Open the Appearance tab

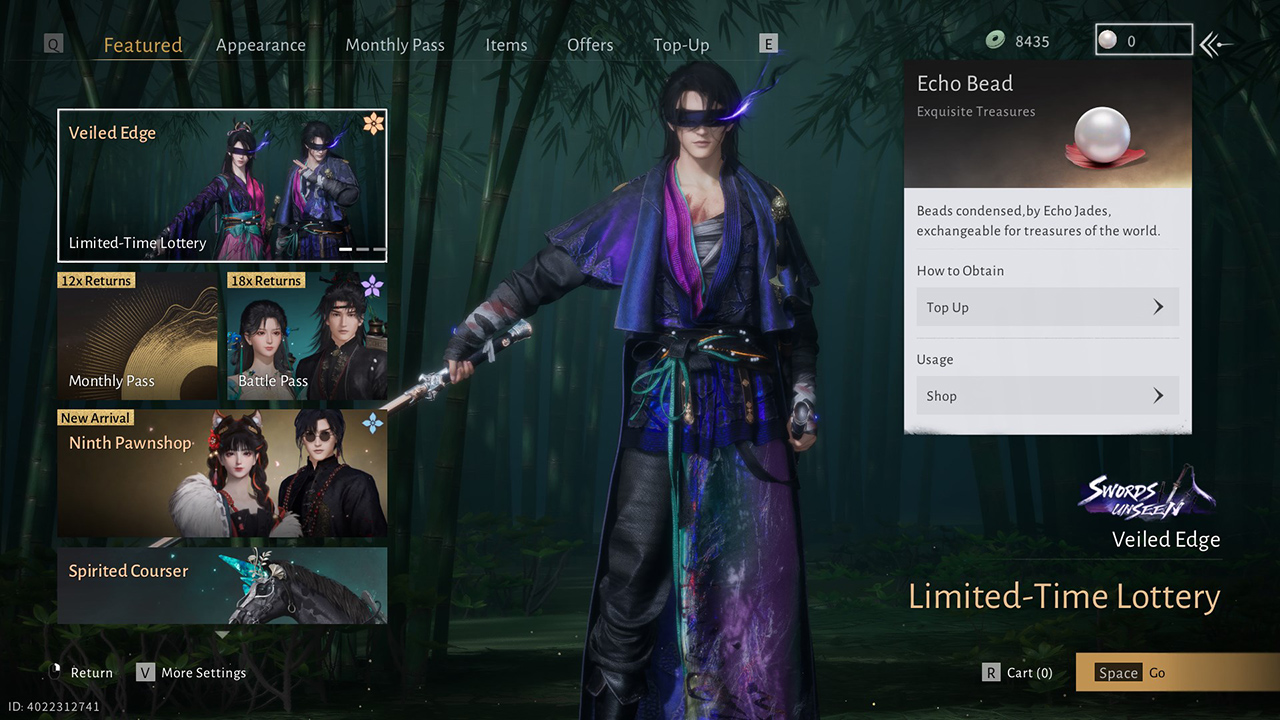(261, 45)
